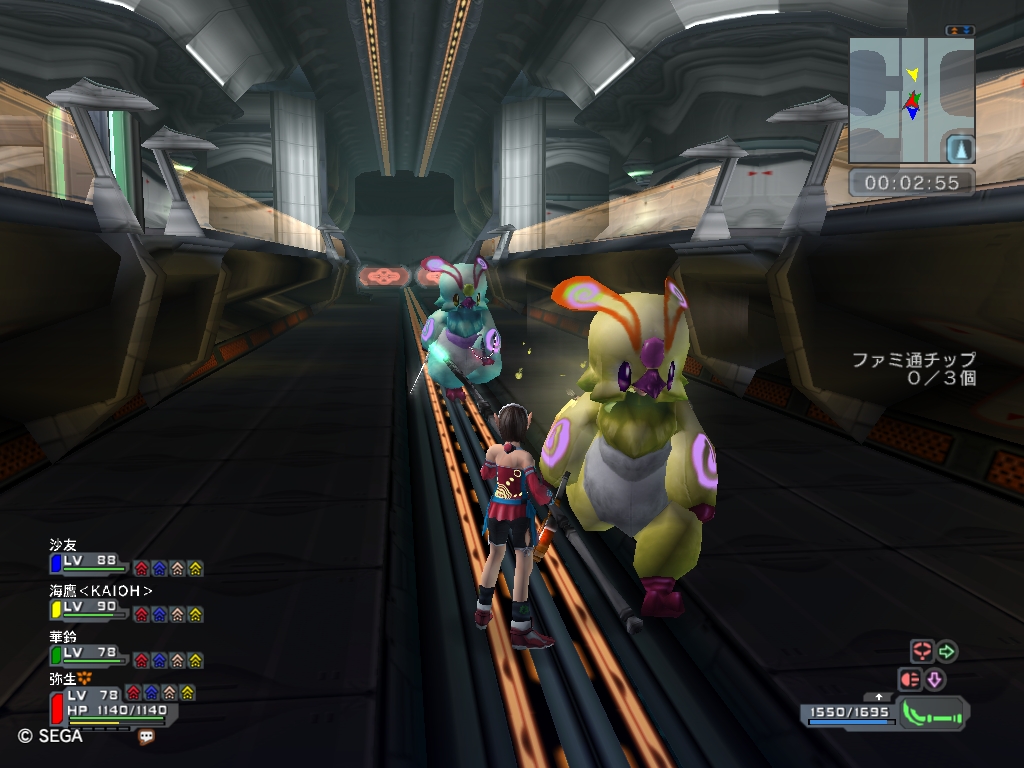Click the green right-arrow palette icon
1024x768 pixels.
pos(946,652)
